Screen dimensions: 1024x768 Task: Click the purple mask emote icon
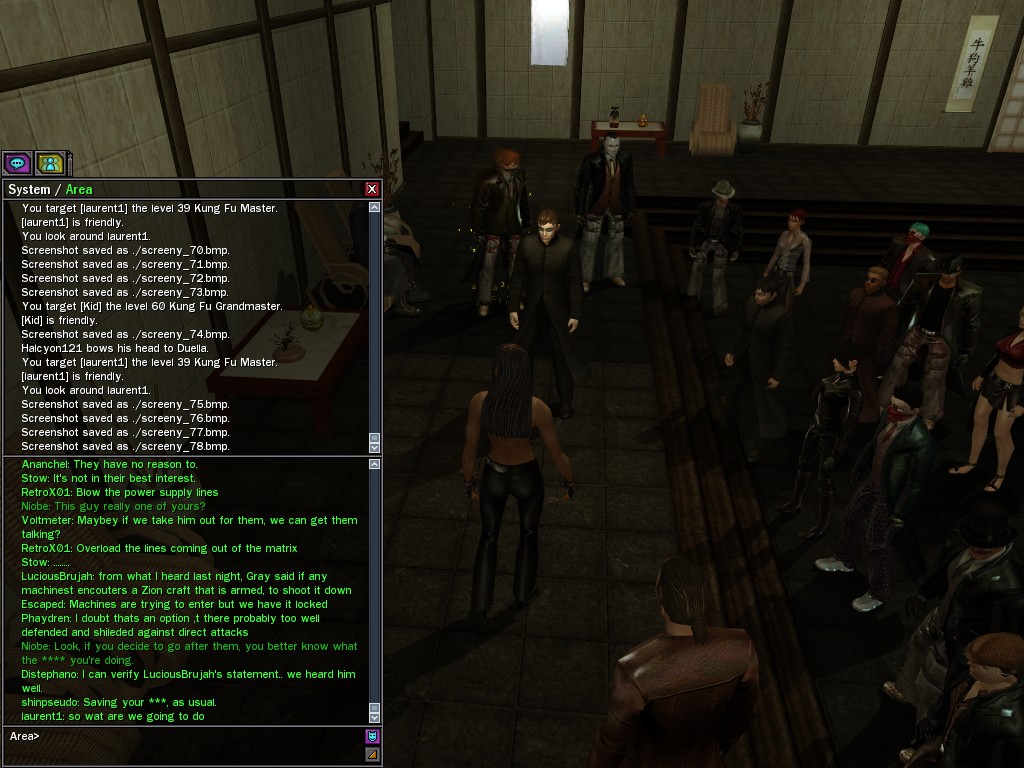tap(372, 736)
